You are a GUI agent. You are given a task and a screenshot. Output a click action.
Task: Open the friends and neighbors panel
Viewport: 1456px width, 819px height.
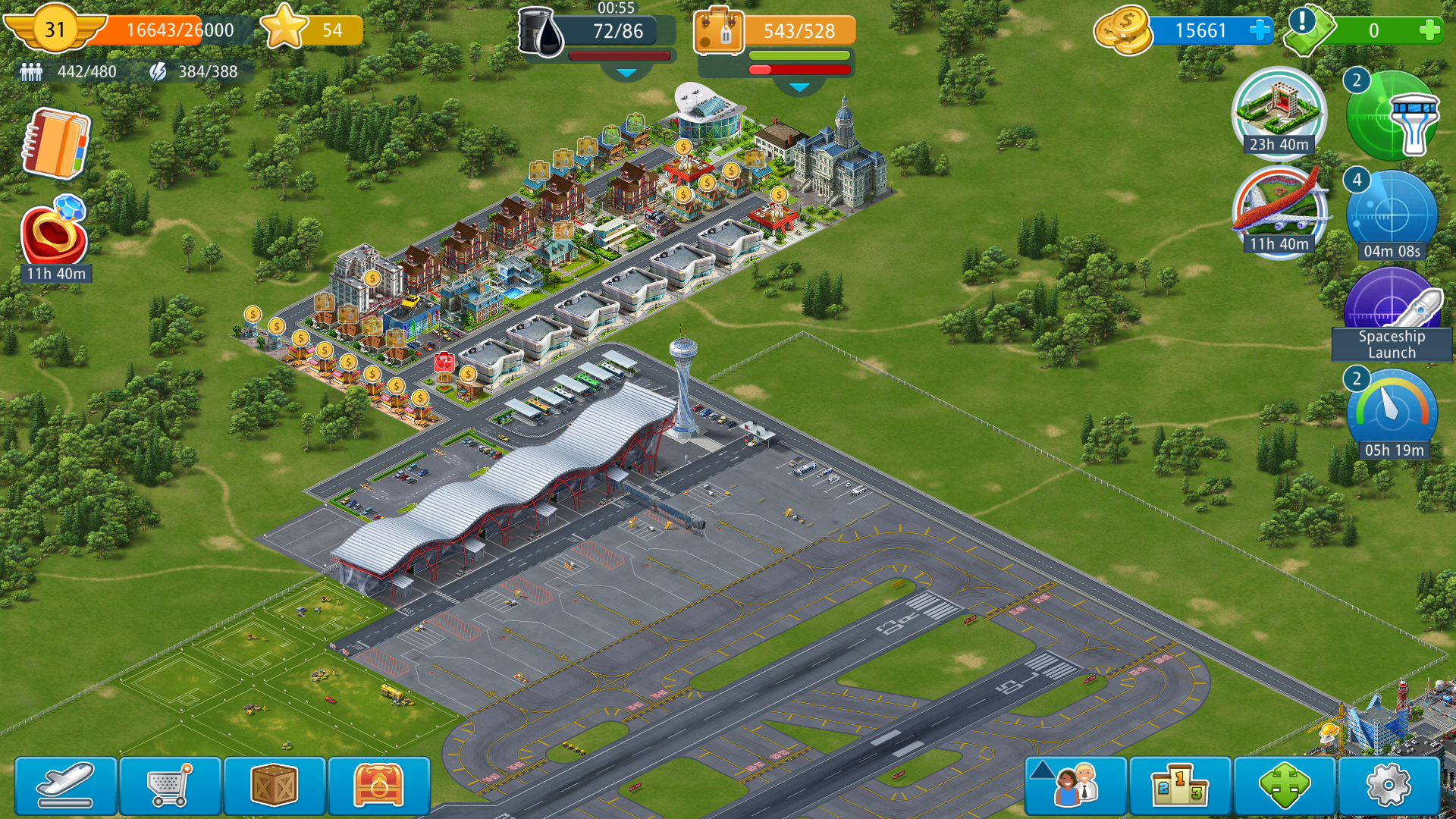[1075, 786]
